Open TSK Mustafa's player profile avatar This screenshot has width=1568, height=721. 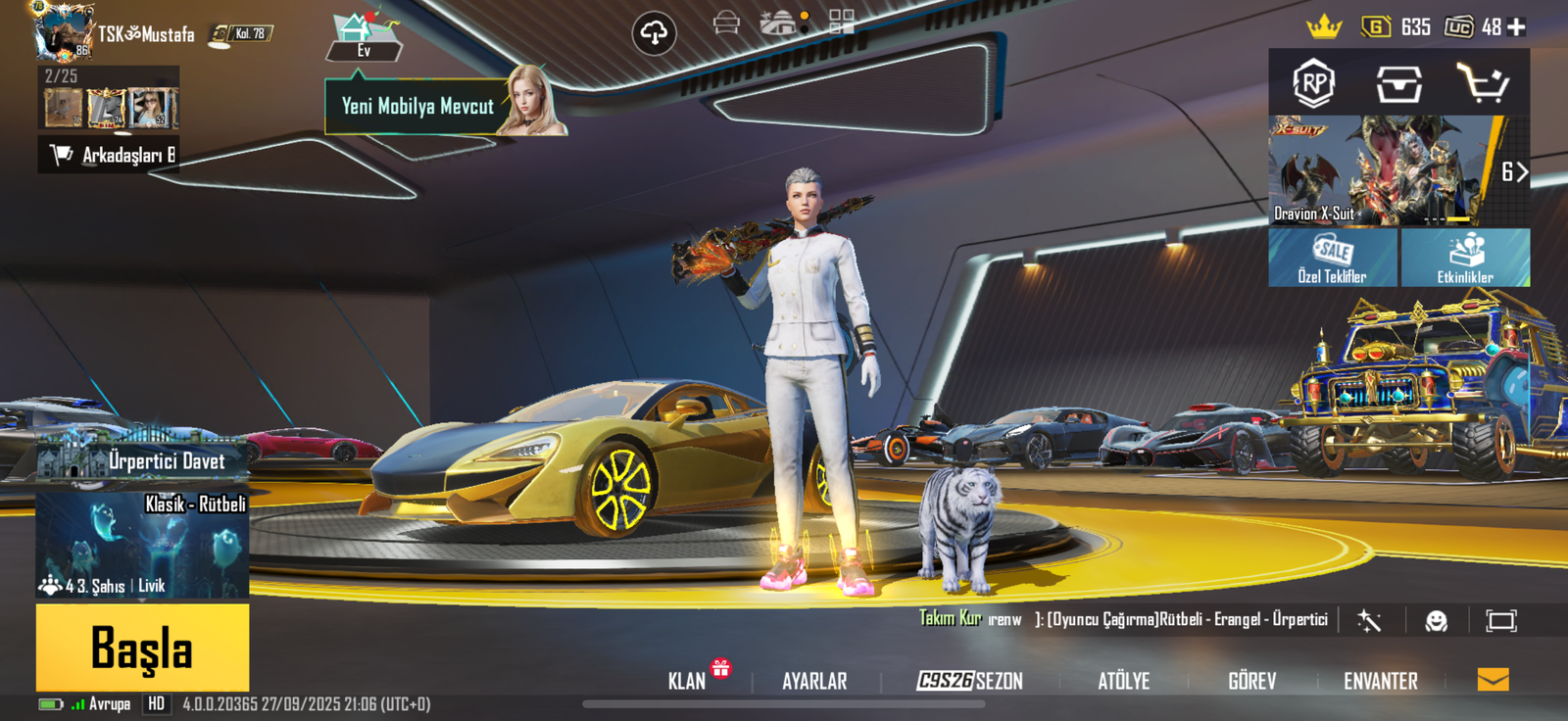pyautogui.click(x=62, y=31)
